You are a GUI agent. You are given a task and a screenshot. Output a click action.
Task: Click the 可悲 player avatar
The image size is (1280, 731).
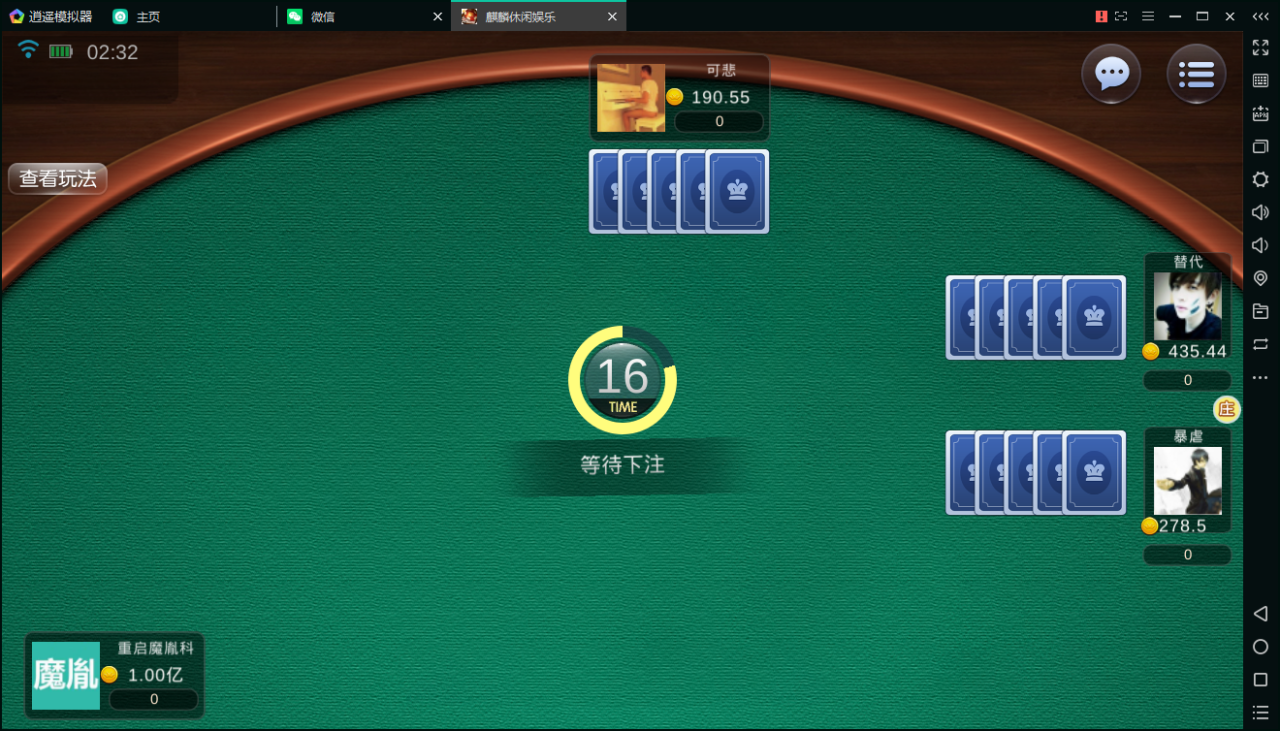pyautogui.click(x=630, y=97)
